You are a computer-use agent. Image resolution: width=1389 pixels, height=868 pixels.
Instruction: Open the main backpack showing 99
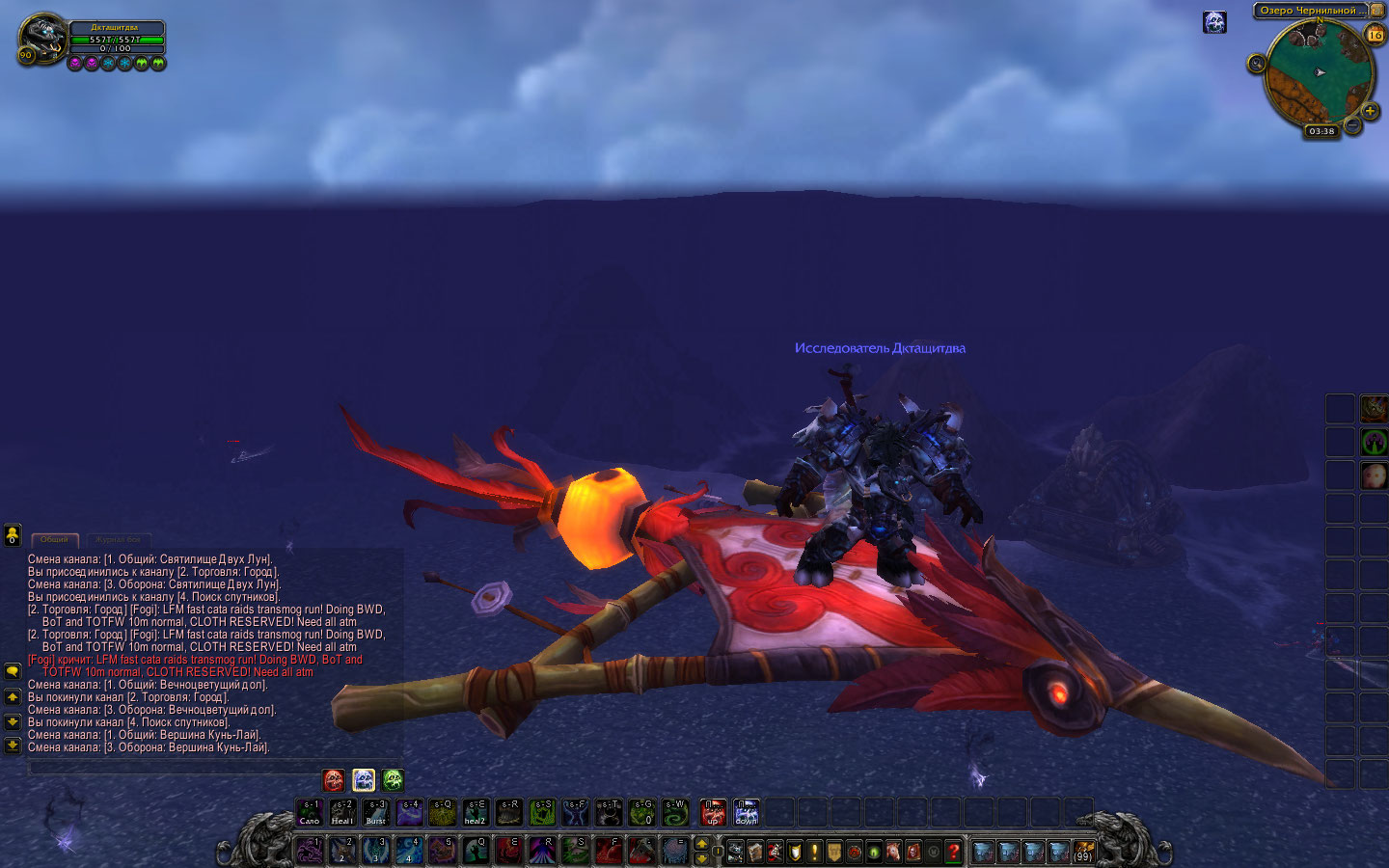tap(1083, 852)
